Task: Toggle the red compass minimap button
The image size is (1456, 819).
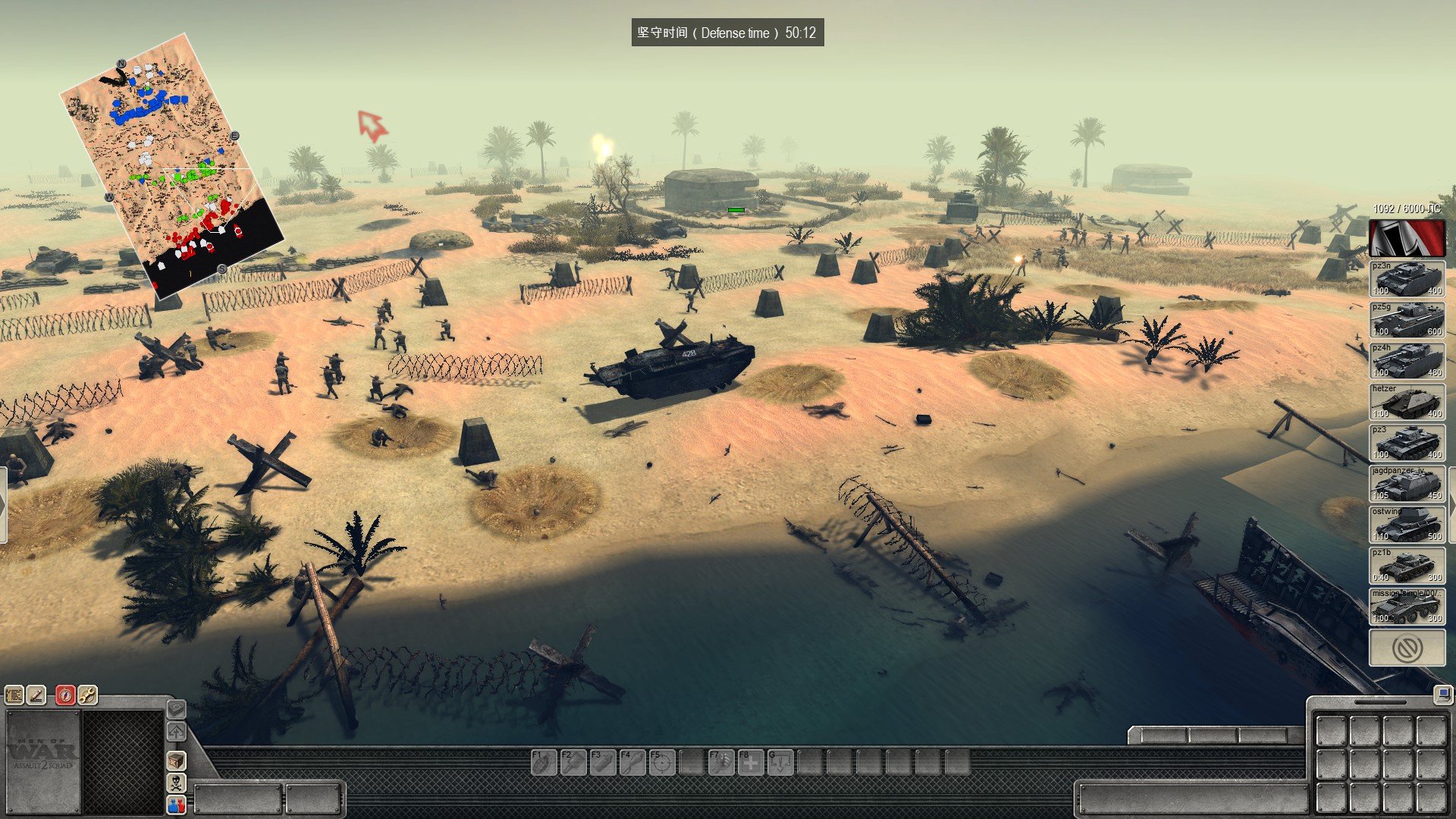Action: click(65, 695)
